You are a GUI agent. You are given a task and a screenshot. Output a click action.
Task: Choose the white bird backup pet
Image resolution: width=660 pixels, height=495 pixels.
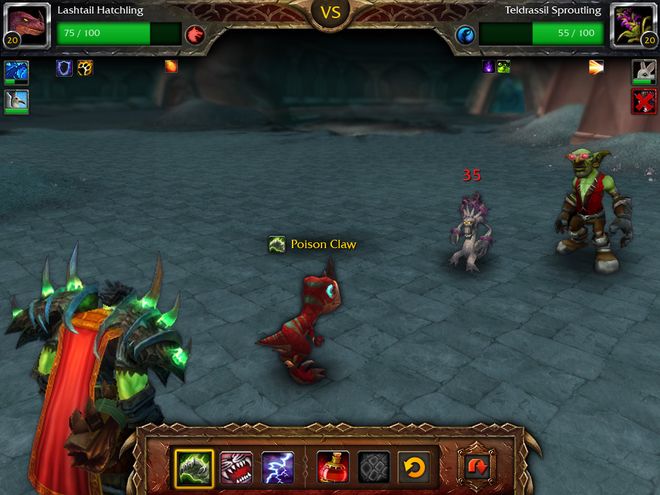pyautogui.click(x=16, y=101)
